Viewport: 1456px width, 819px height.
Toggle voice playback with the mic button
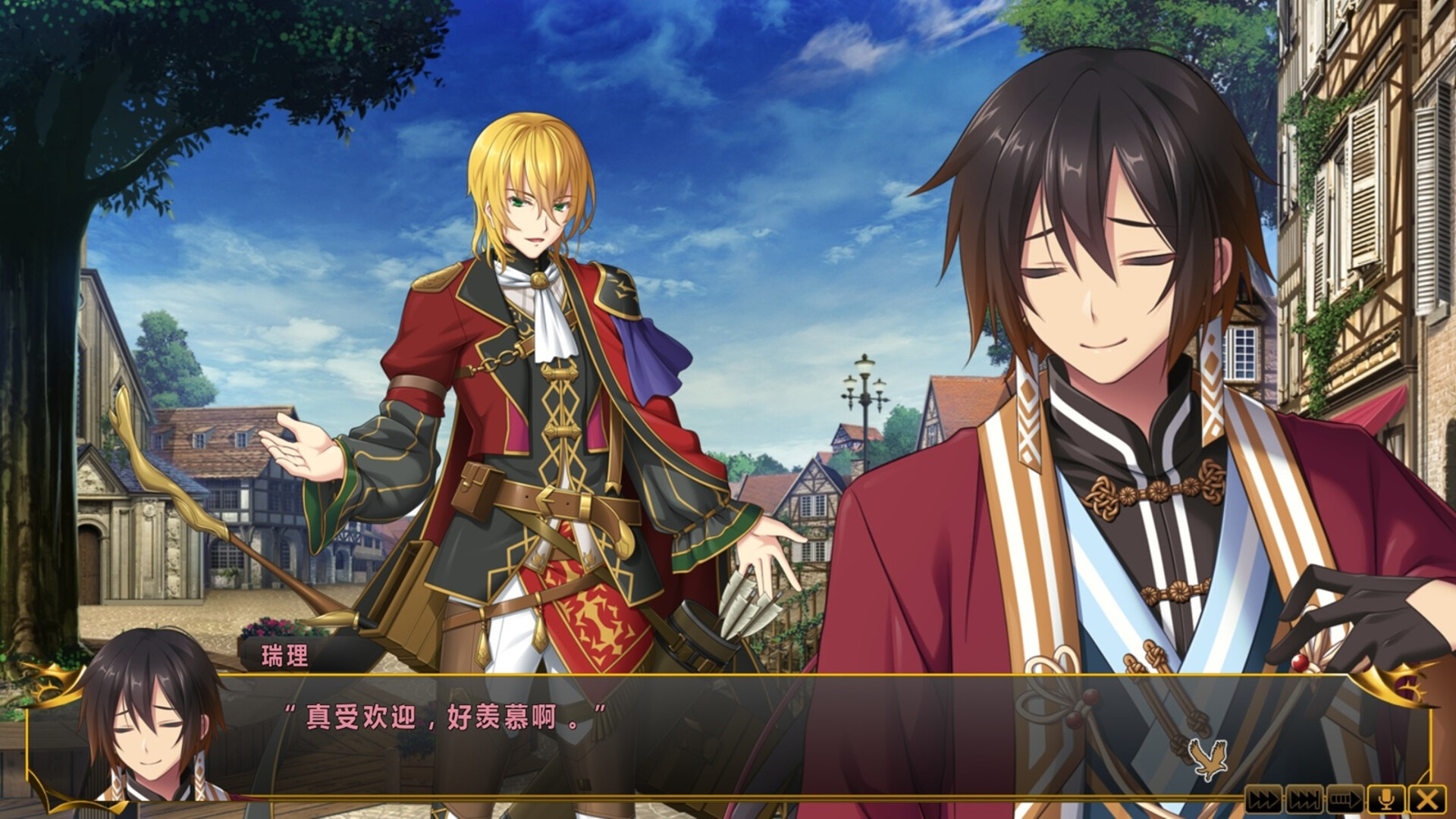click(1386, 799)
